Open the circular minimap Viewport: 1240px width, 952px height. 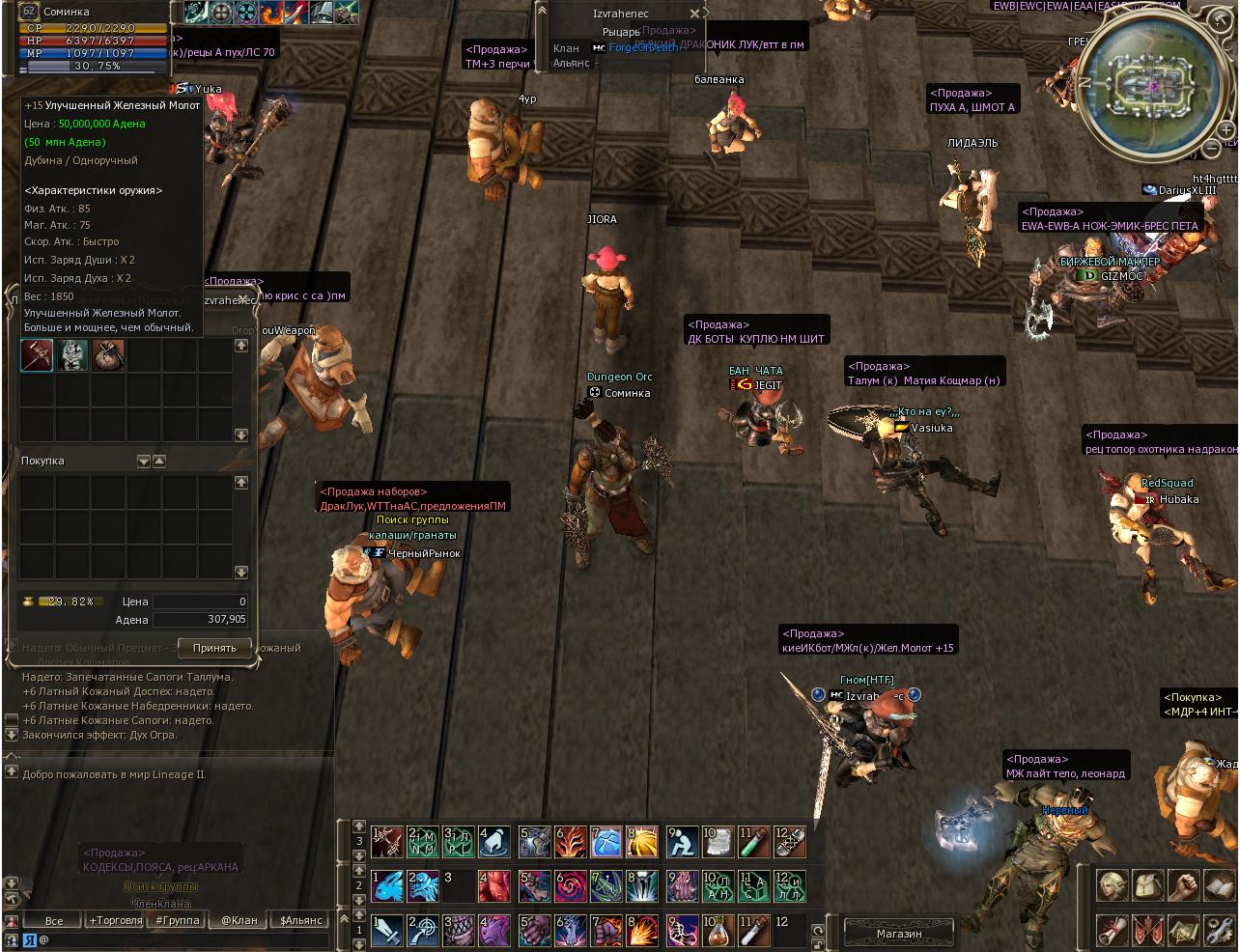1151,85
